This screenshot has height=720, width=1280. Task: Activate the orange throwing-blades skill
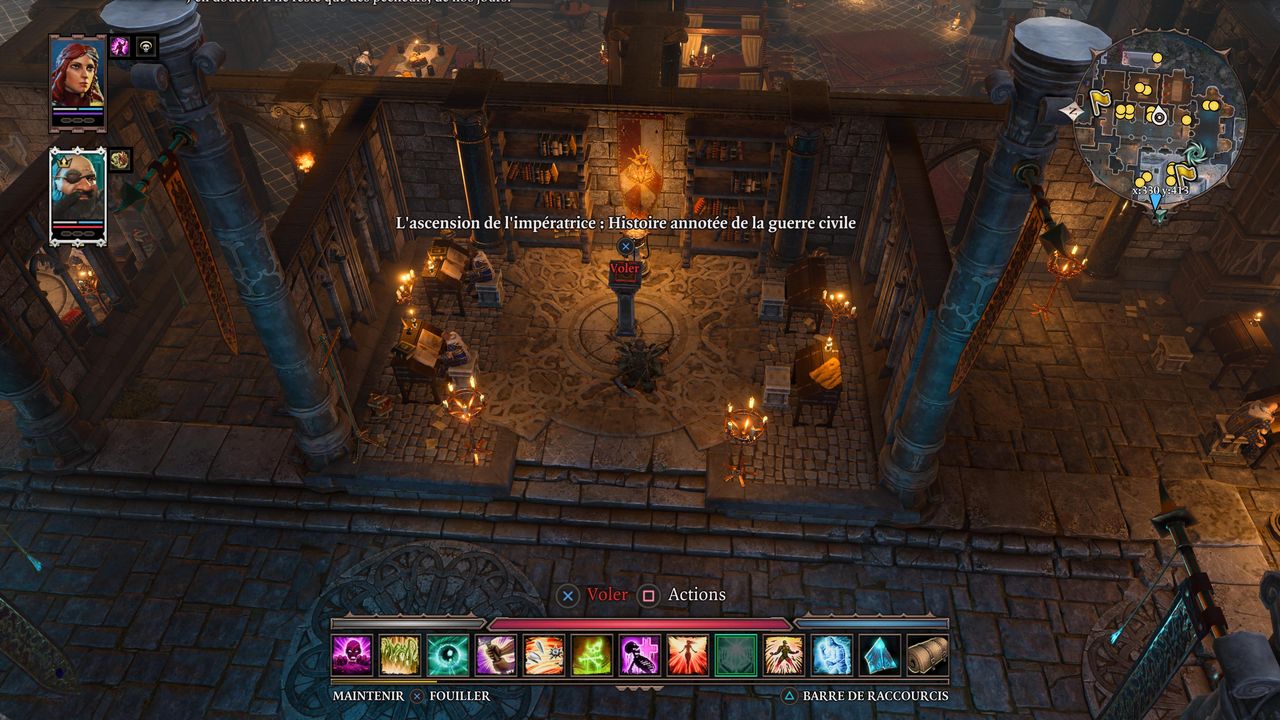[x=544, y=655]
